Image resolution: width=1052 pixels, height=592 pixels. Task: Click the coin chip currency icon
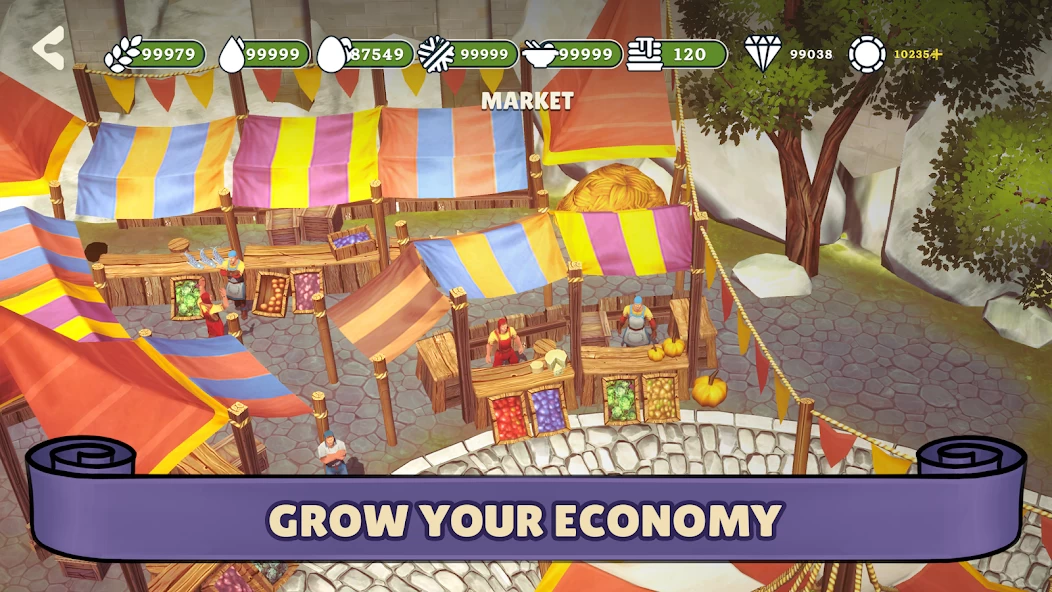point(867,54)
